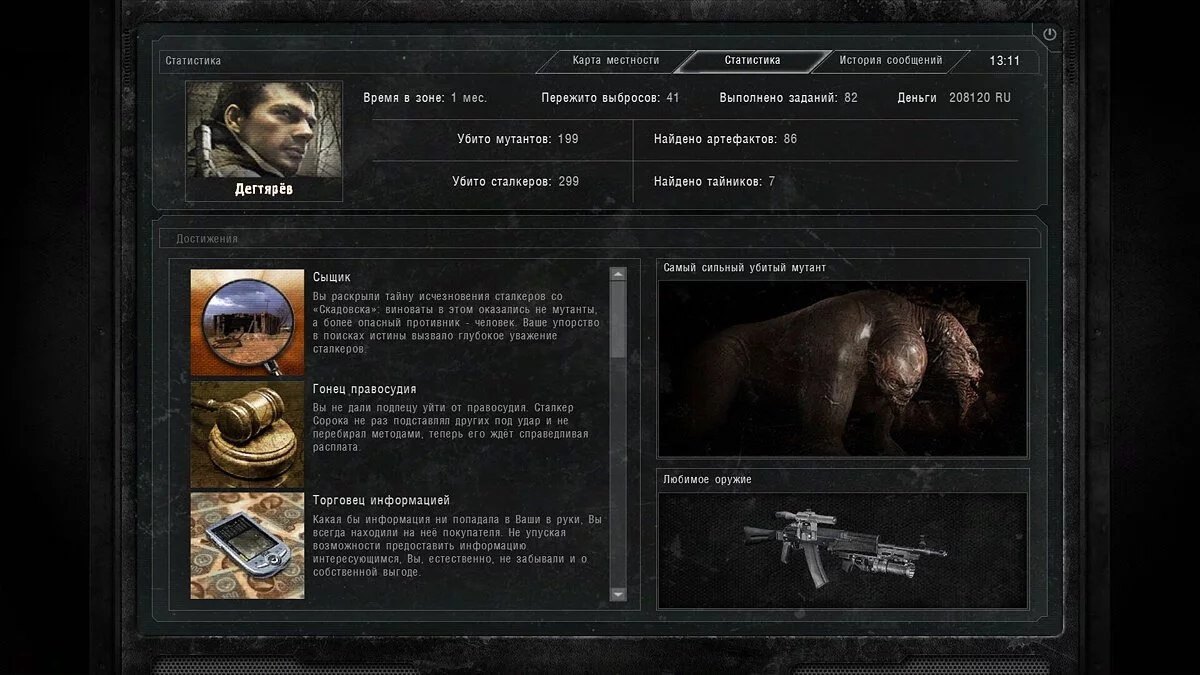Click the favorite weapon rifle image
The width and height of the screenshot is (1200, 675).
[x=842, y=548]
